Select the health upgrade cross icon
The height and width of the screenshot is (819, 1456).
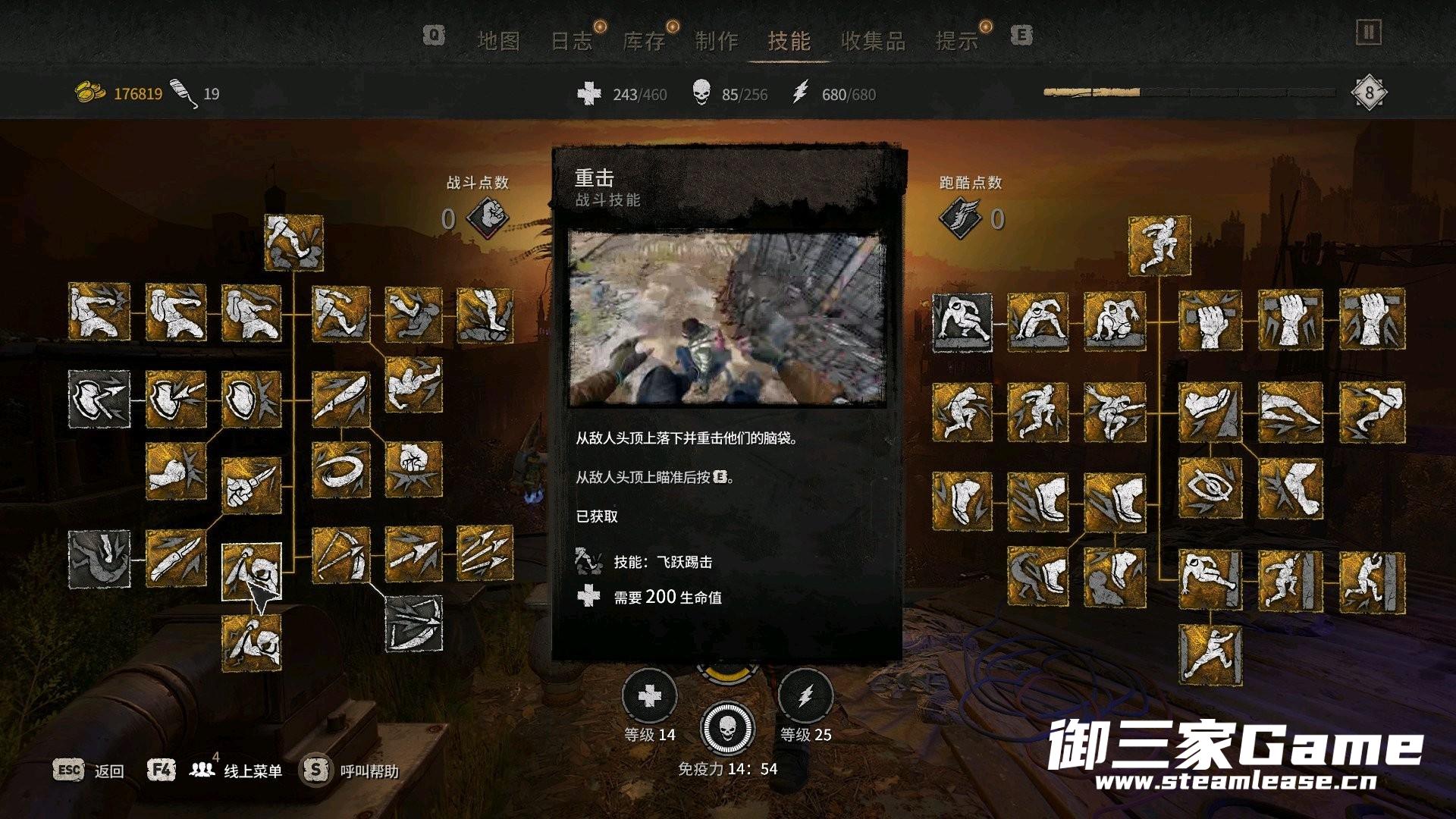click(x=649, y=696)
